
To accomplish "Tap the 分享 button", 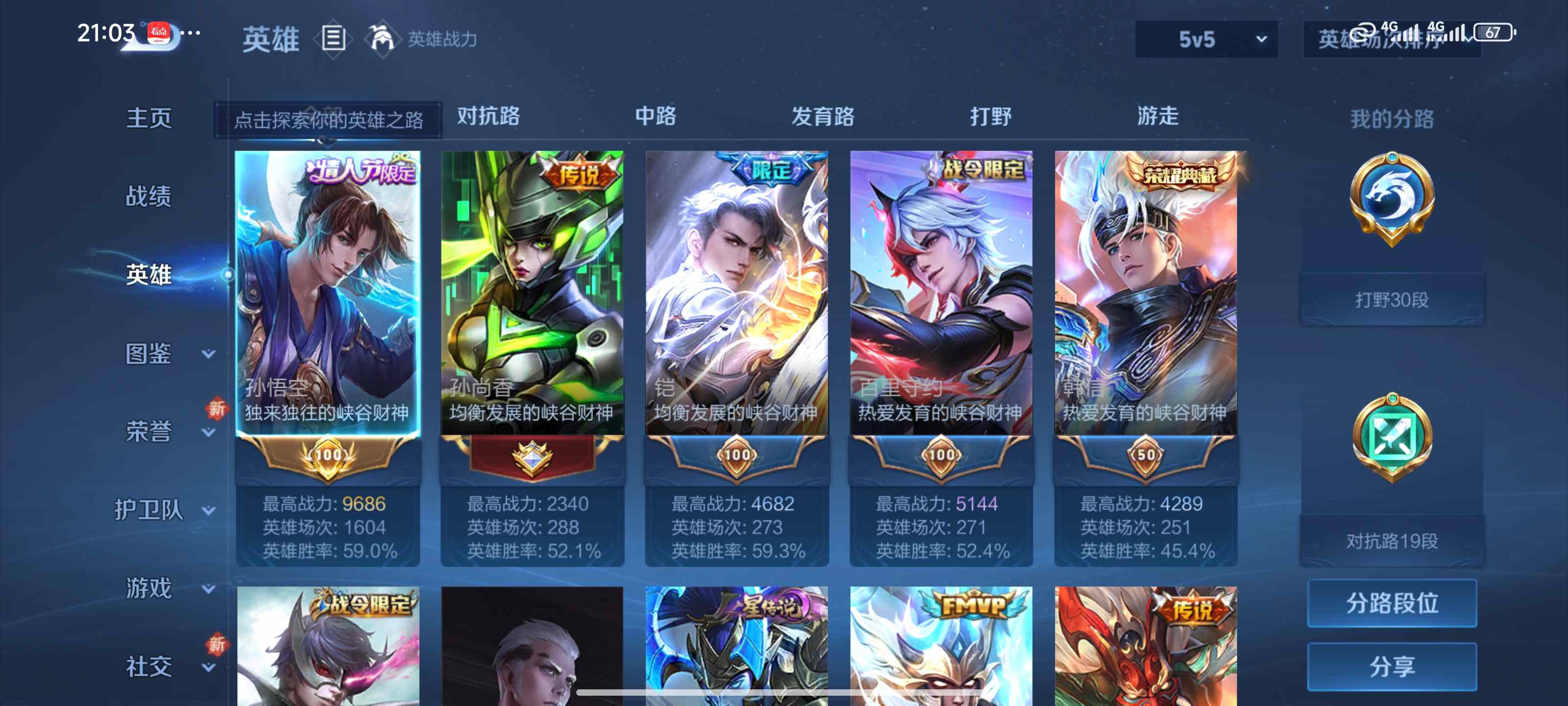I will point(1392,667).
